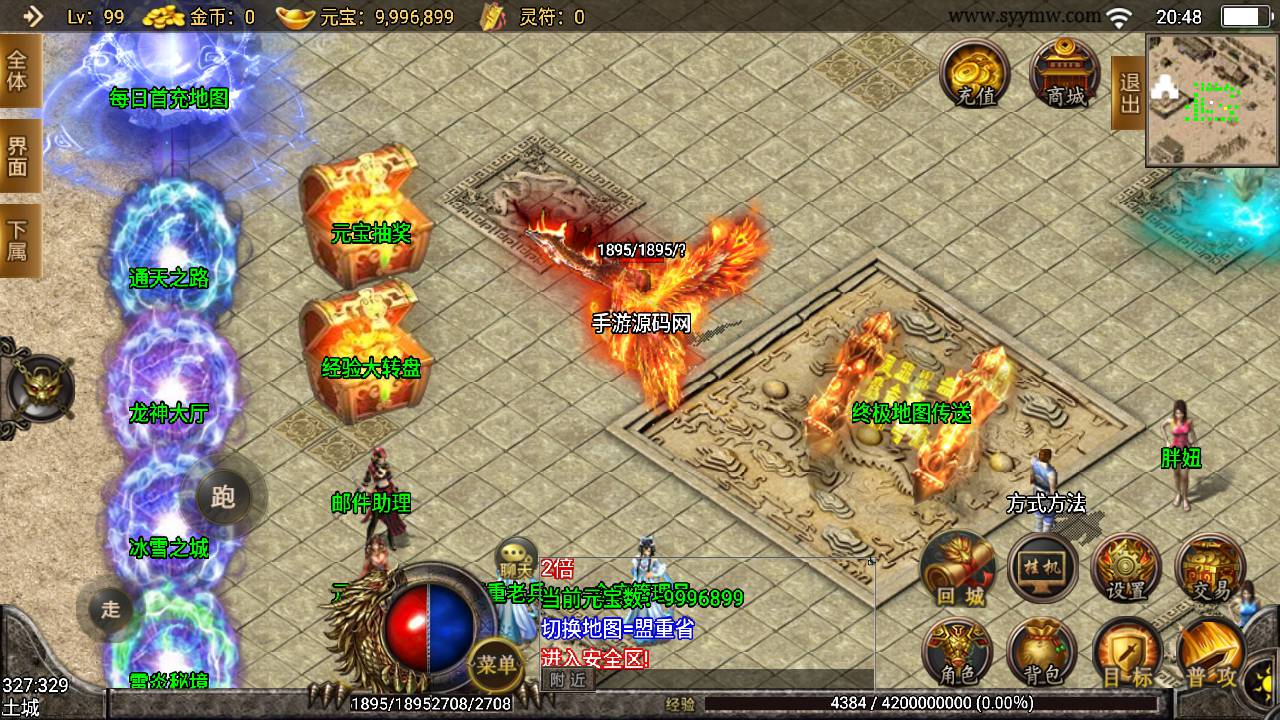Select the 下属 tab

pos(19,240)
